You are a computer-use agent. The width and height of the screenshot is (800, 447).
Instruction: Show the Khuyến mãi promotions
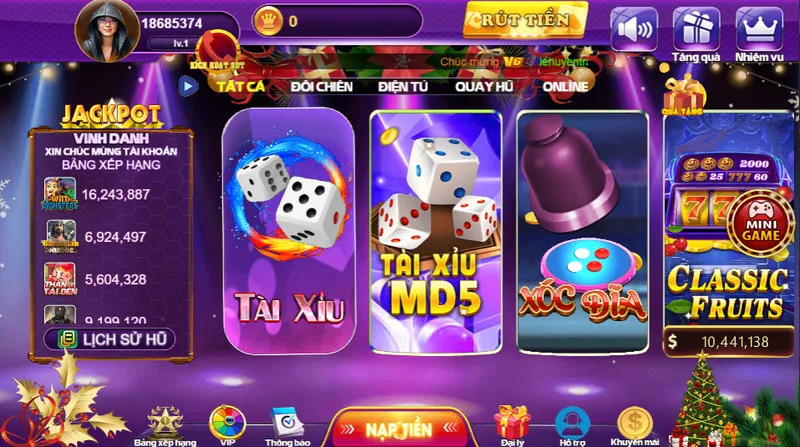point(635,425)
